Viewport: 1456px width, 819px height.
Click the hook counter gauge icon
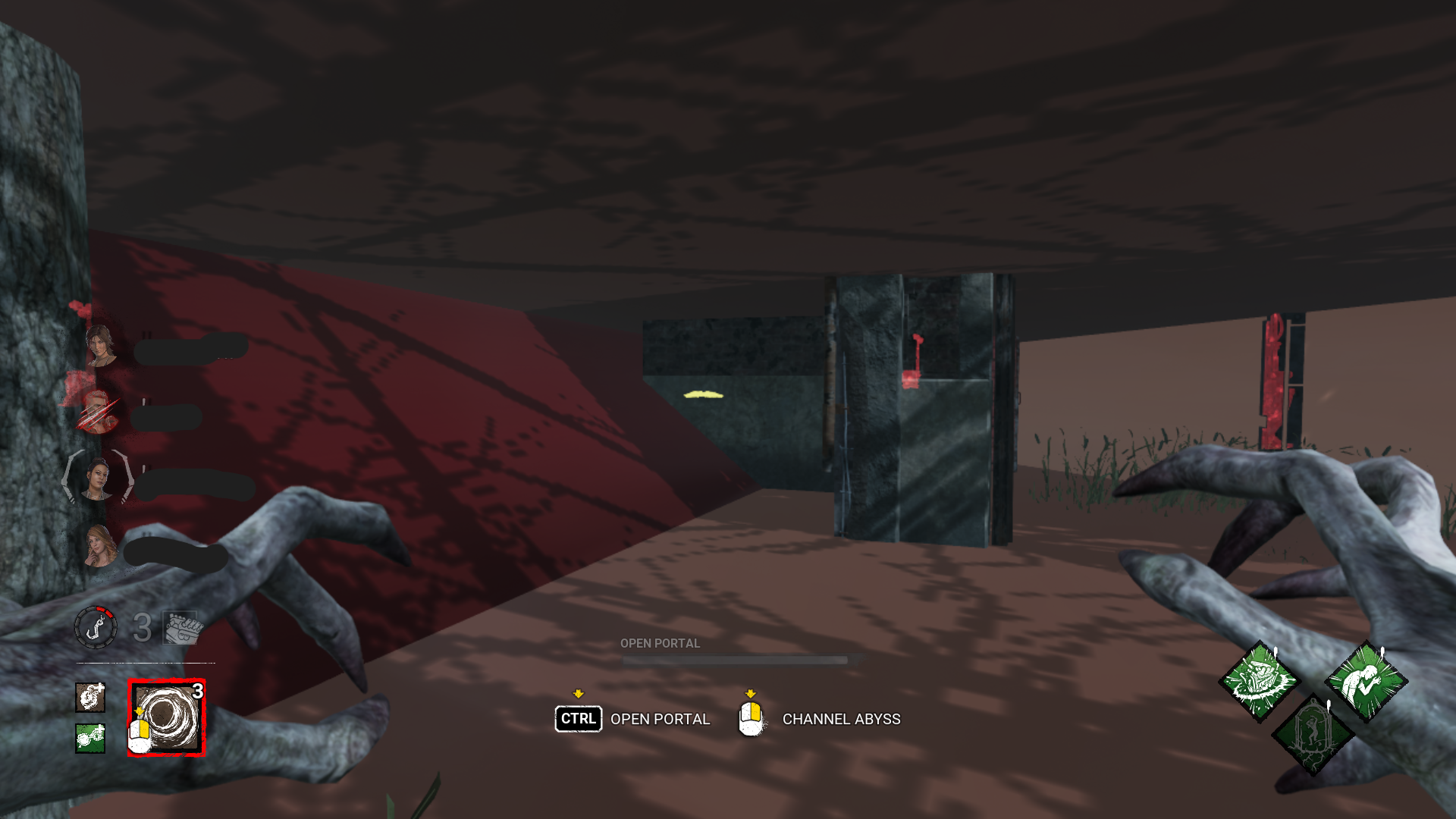(98, 627)
